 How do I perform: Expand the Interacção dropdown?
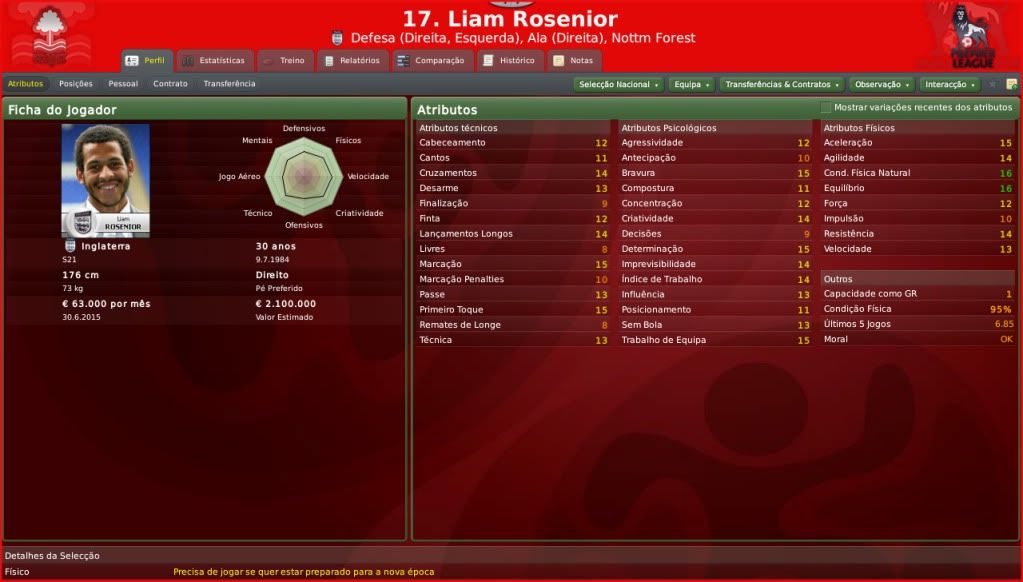pos(950,85)
